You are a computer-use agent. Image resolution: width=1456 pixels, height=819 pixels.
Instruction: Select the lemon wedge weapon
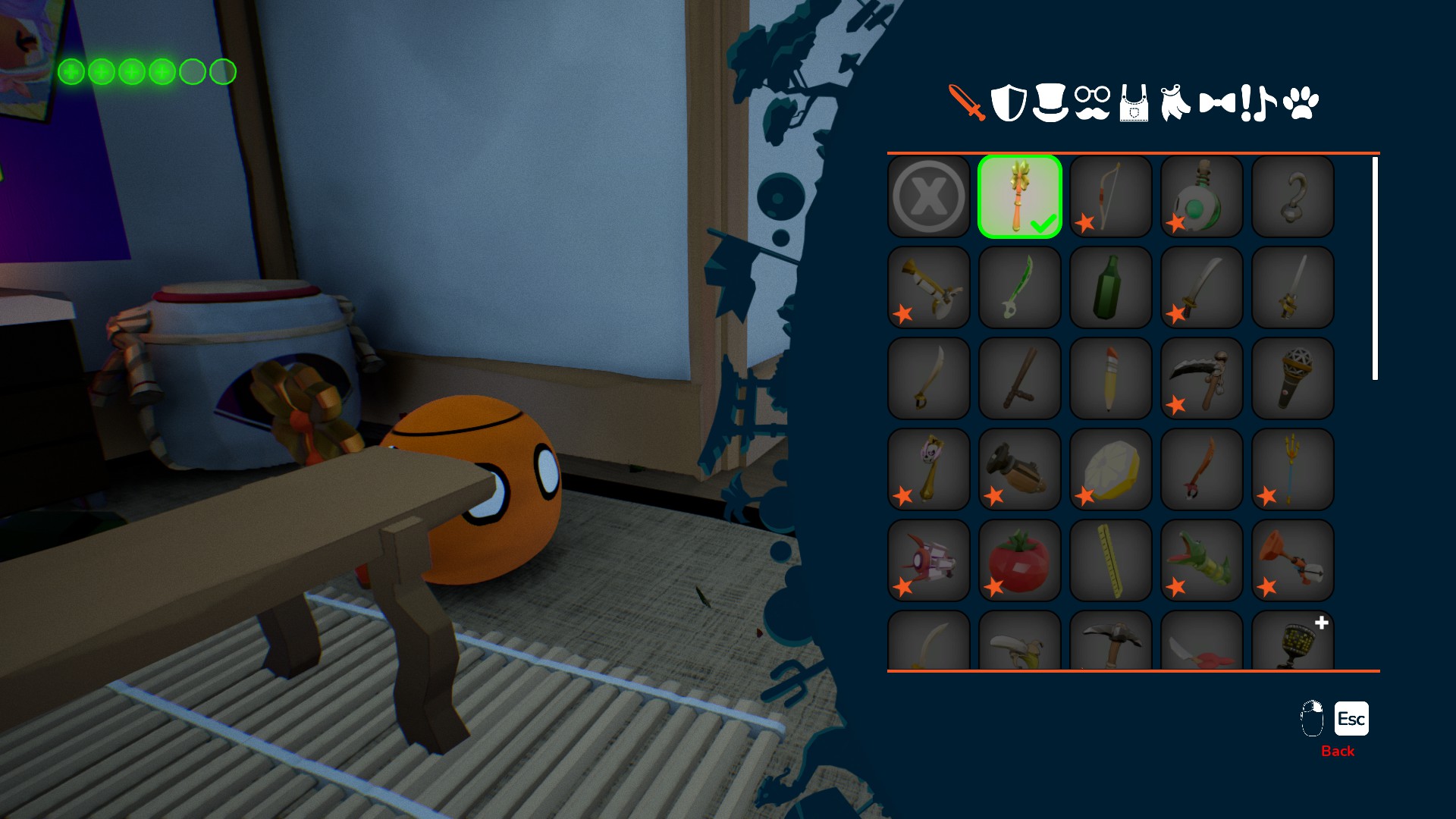[x=1111, y=469]
